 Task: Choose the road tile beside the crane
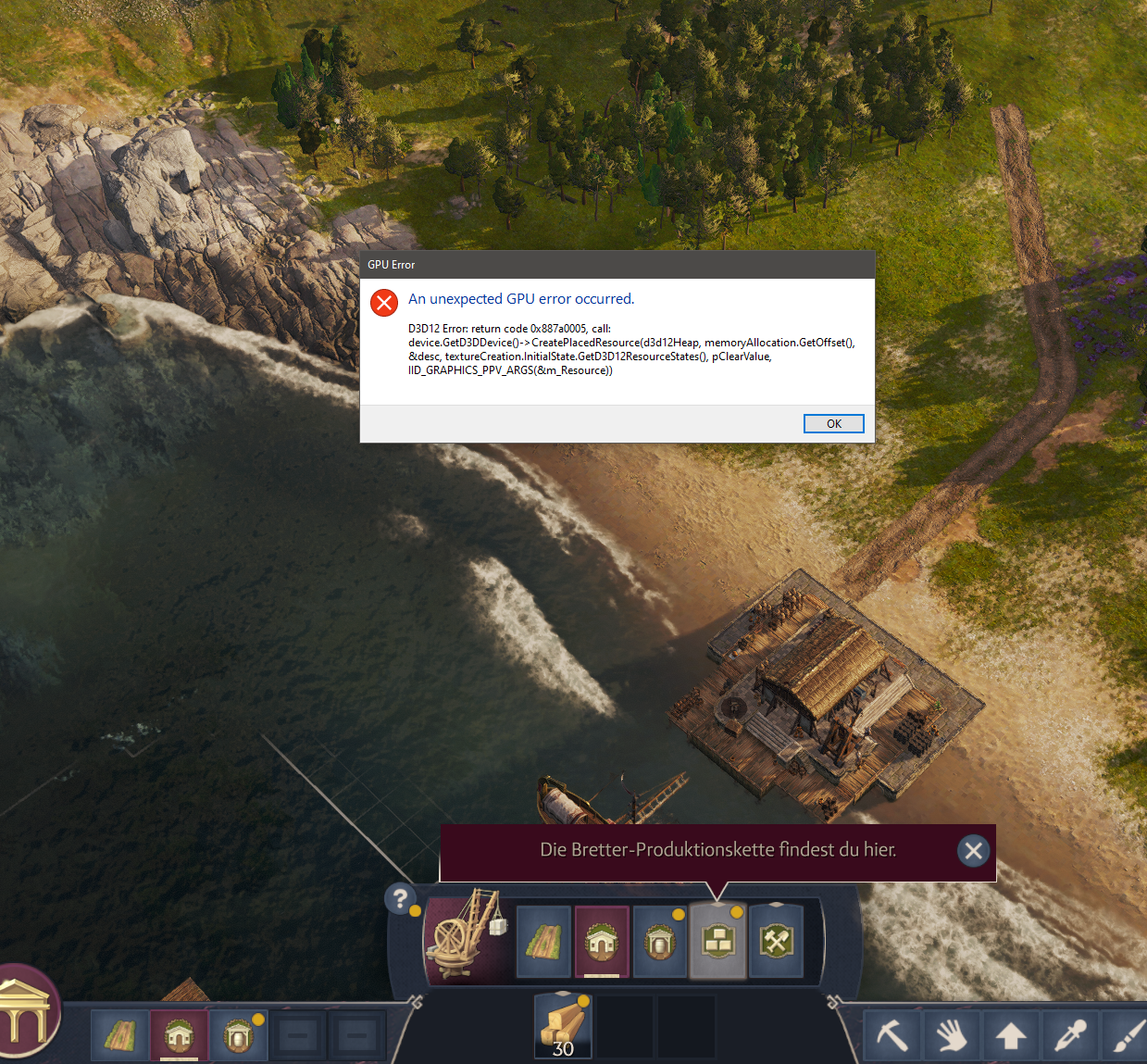[543, 943]
